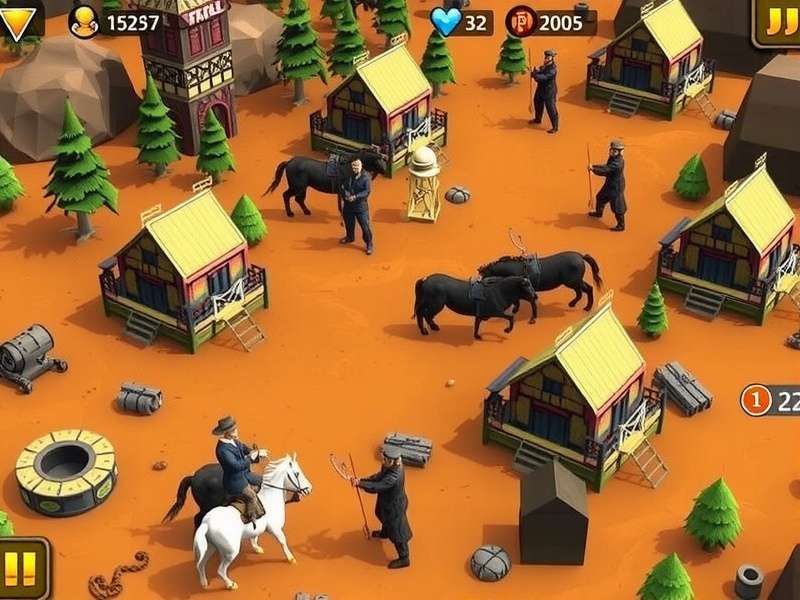Click the yellow button beside the 2005 counter
Viewport: 800px width, 600px height.
coord(777,22)
